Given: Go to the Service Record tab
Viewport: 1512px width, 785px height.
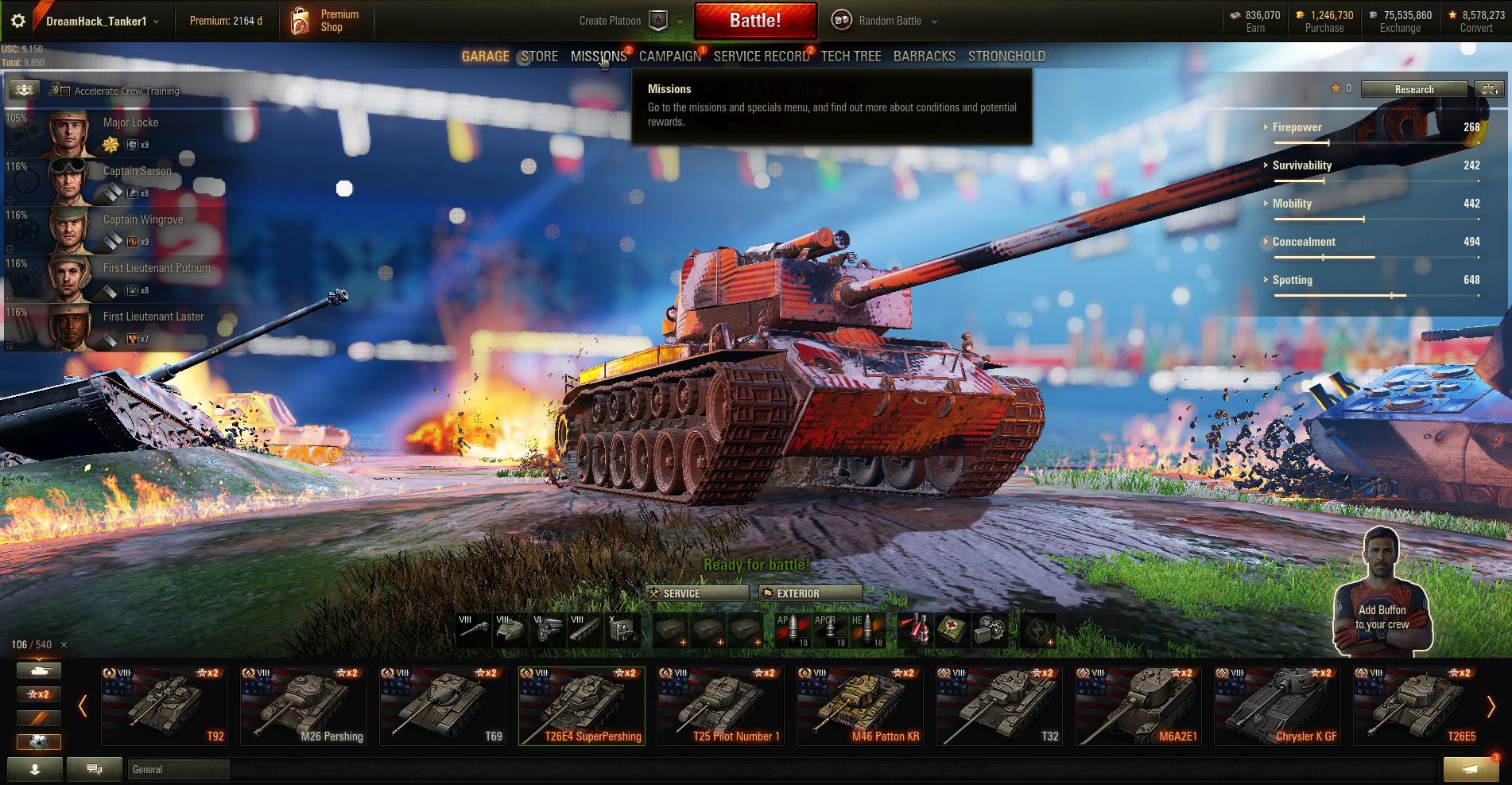Looking at the screenshot, I should pyautogui.click(x=761, y=56).
